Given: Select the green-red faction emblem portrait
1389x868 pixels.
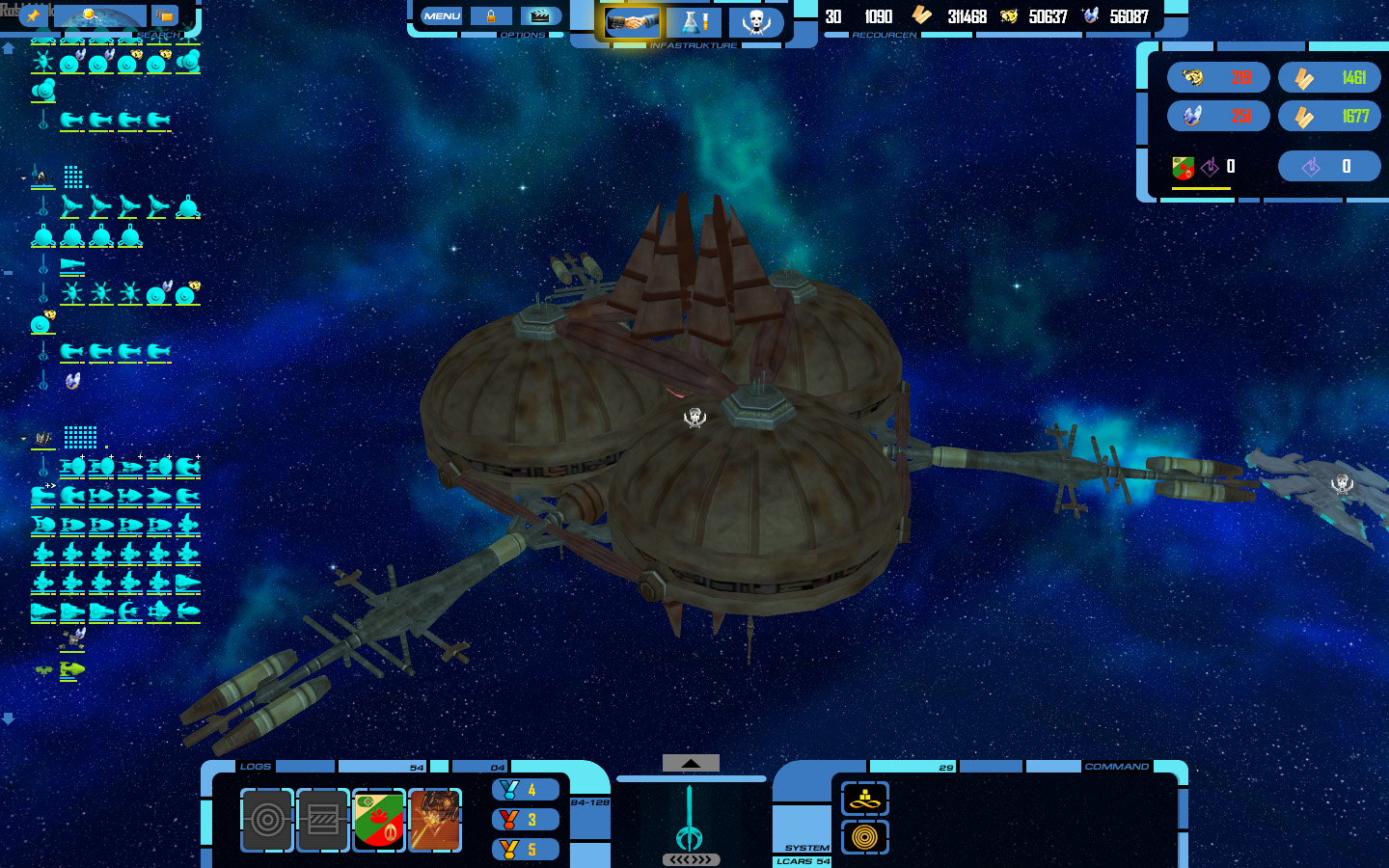Looking at the screenshot, I should tap(379, 820).
